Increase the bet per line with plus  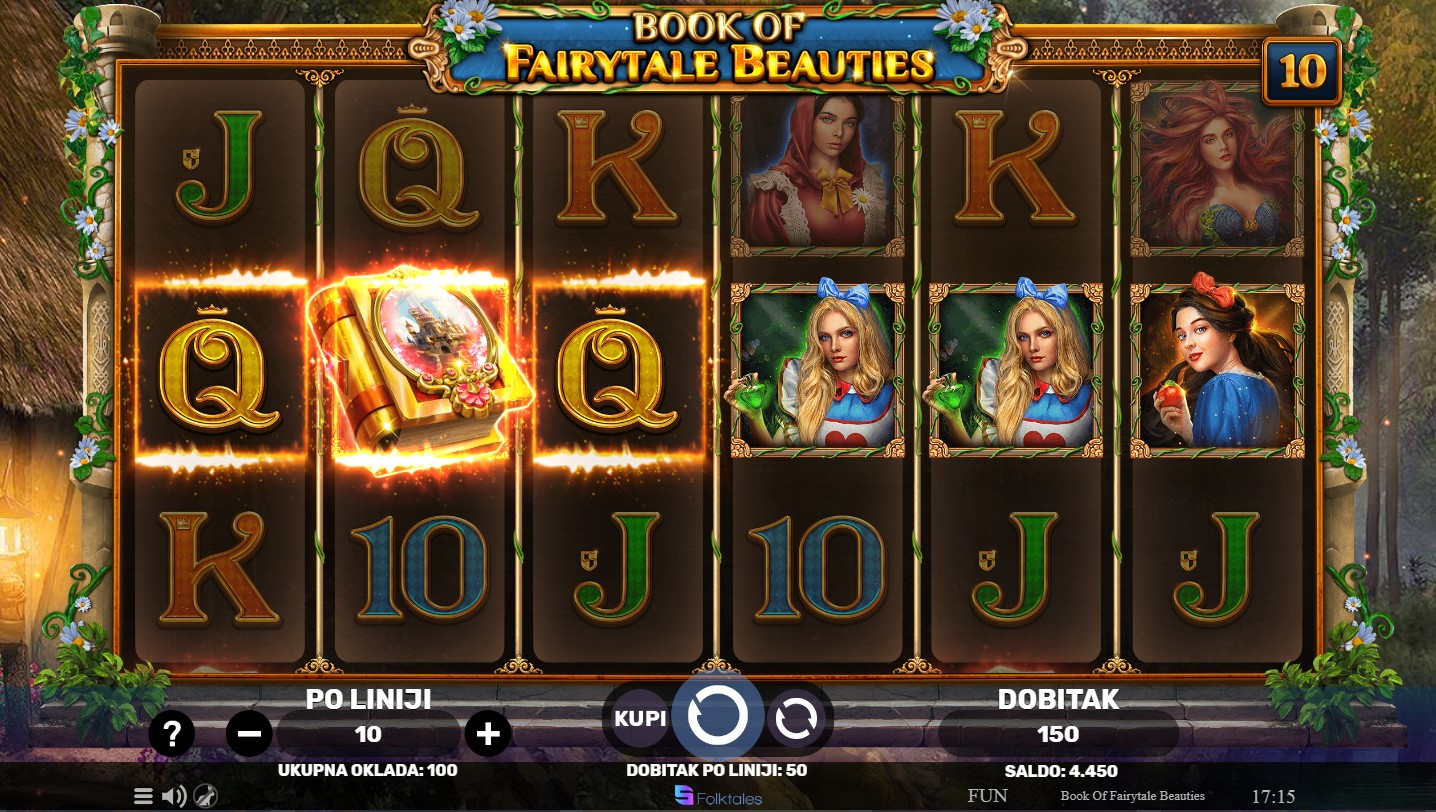click(488, 735)
